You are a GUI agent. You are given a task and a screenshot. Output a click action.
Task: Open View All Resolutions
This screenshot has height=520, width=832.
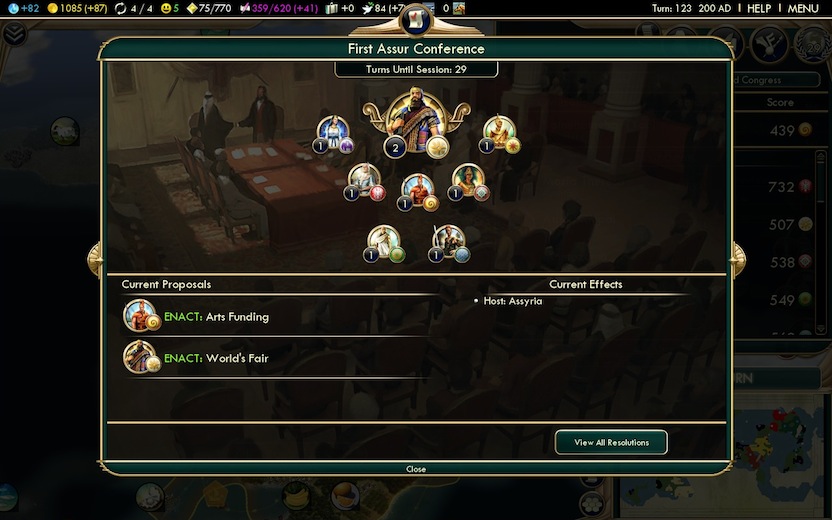pos(611,442)
